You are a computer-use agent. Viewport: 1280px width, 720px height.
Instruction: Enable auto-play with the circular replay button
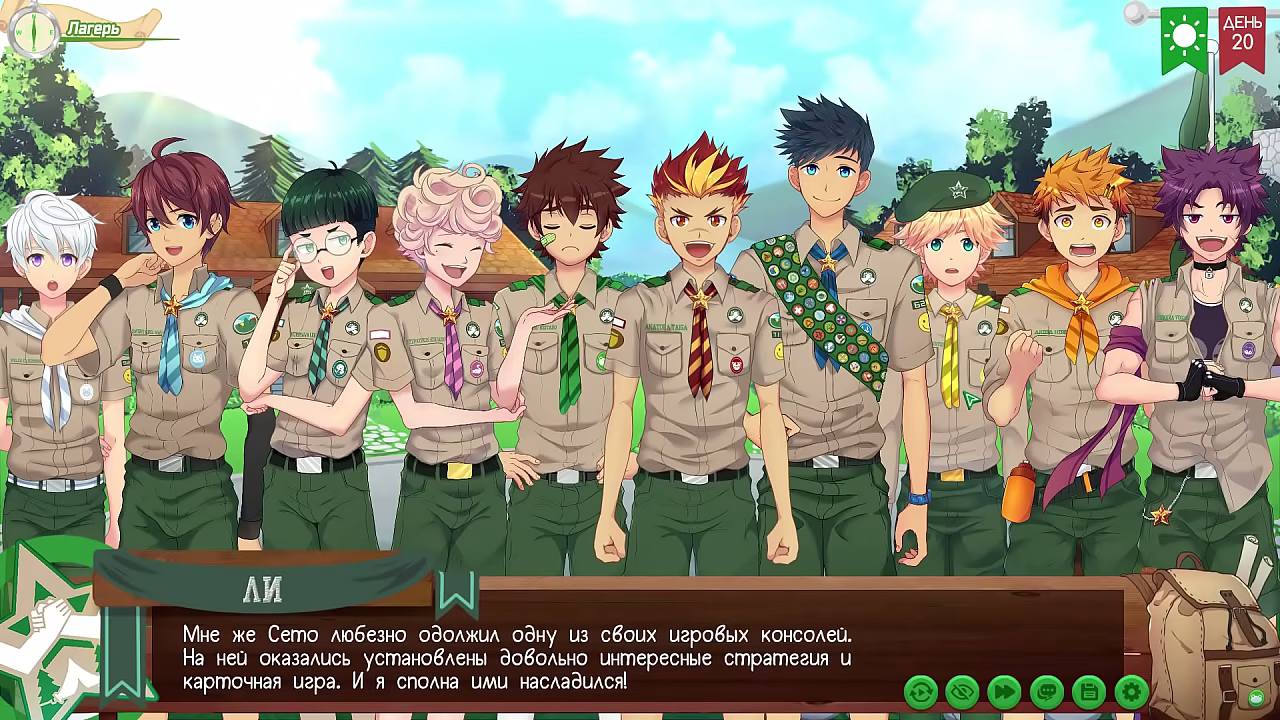[x=921, y=690]
